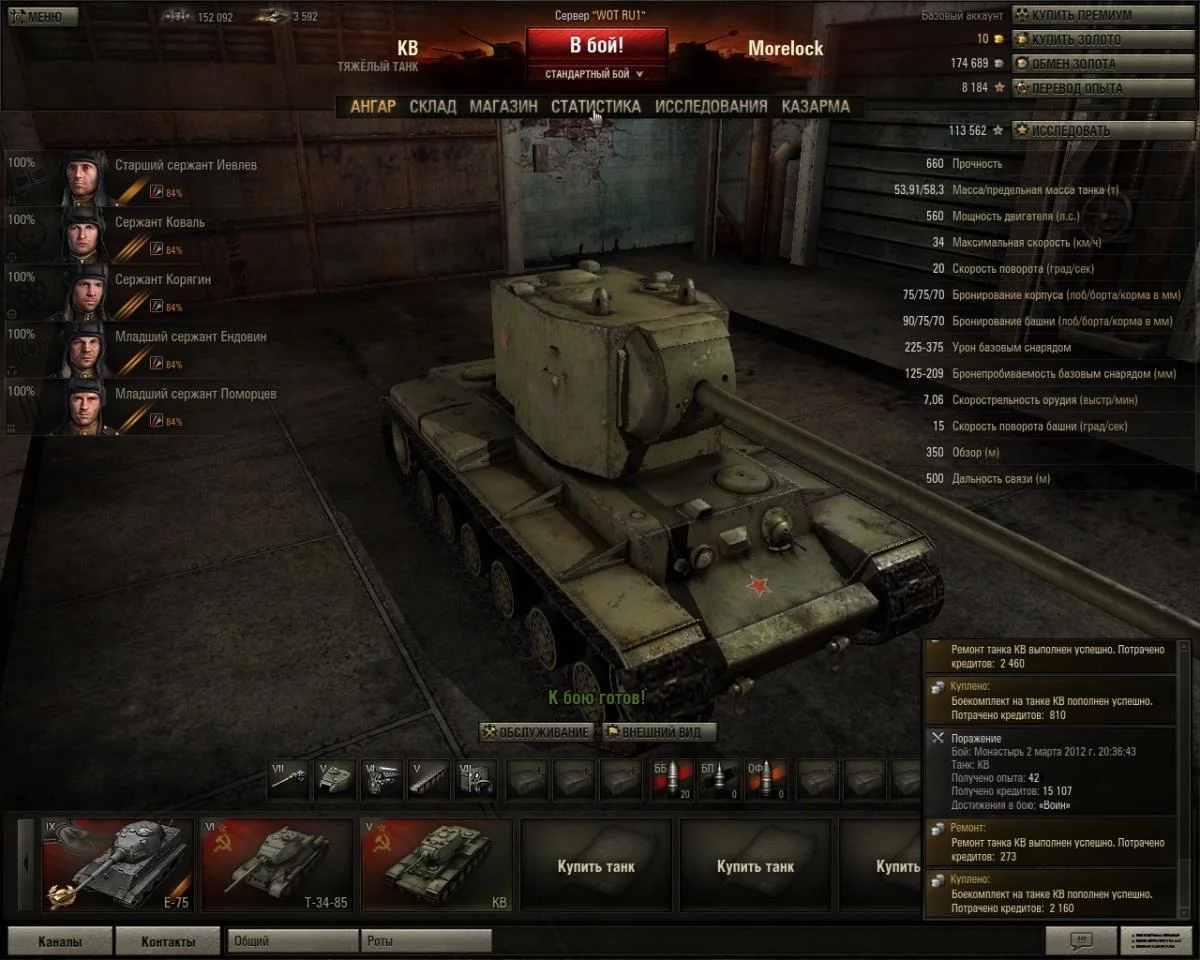Image resolution: width=1200 pixels, height=960 pixels.
Task: Open the МАГАЗИН tab
Action: 503,106
